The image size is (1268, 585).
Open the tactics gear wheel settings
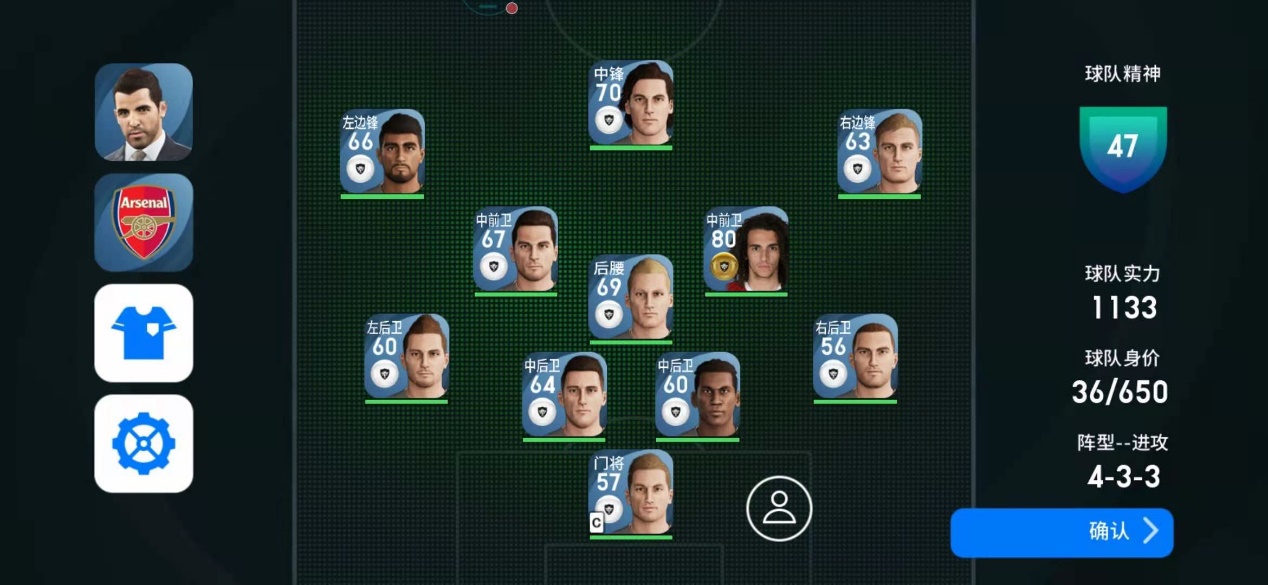click(x=143, y=443)
